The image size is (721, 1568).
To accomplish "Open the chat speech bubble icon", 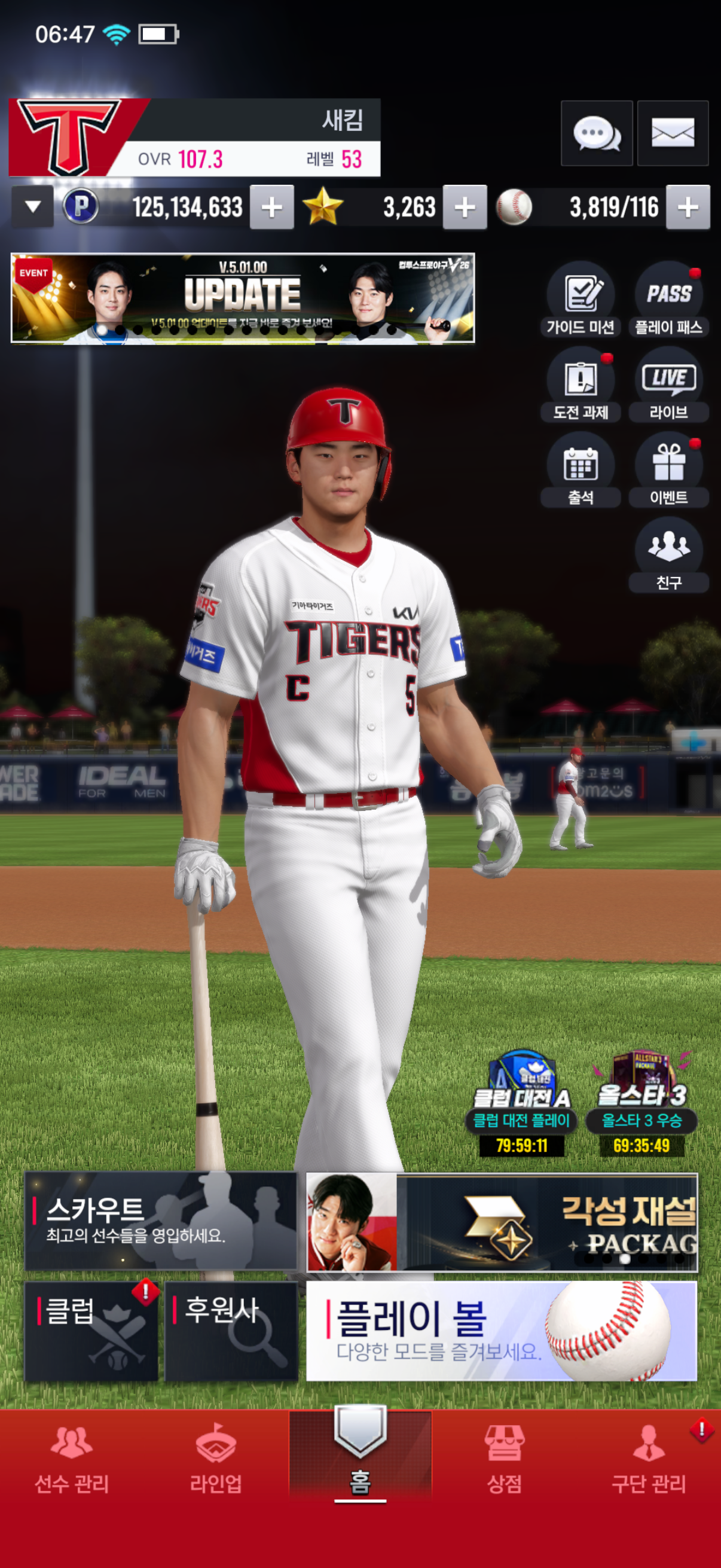I will coord(596,133).
